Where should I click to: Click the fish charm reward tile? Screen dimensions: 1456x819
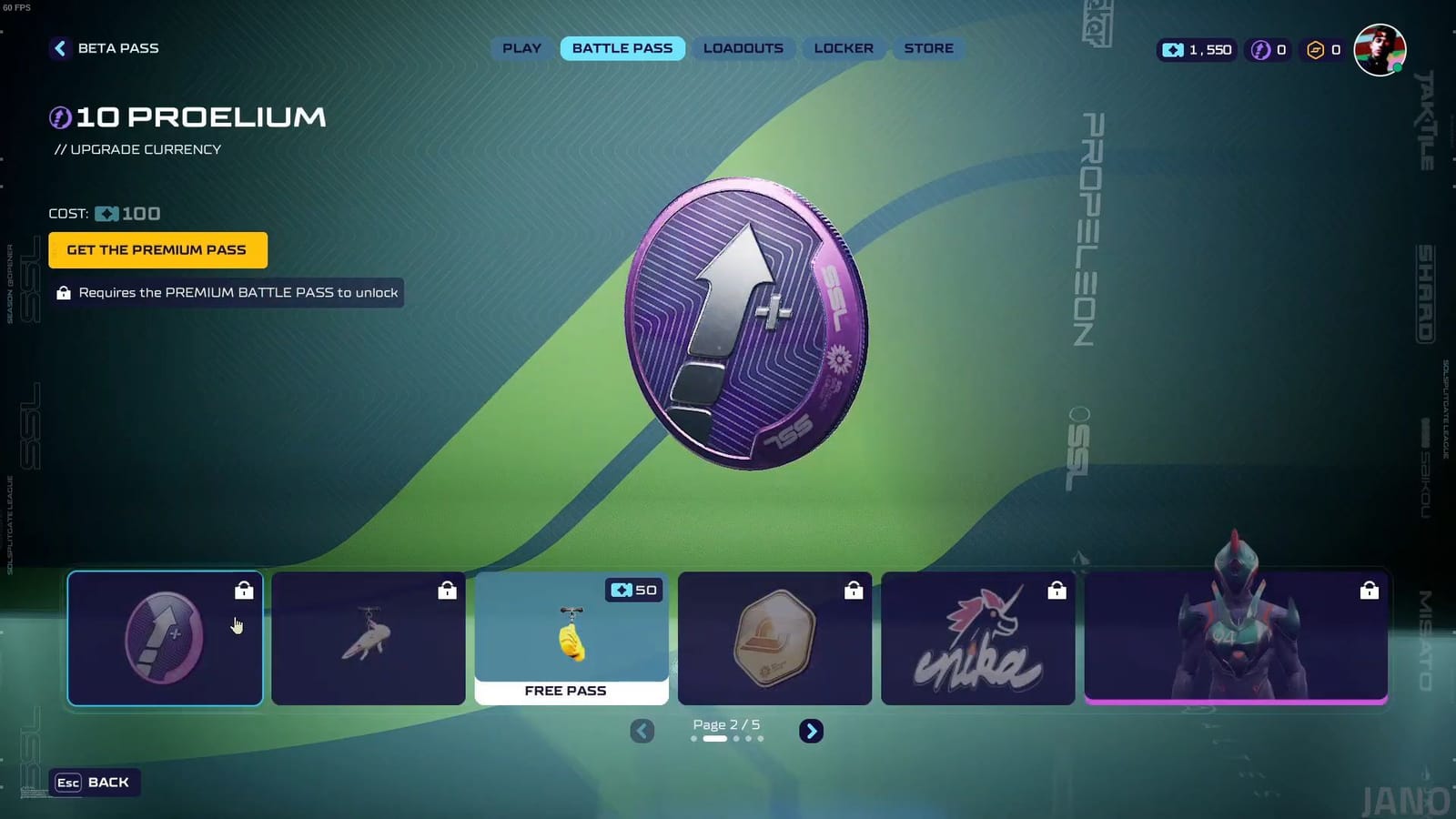click(x=368, y=637)
